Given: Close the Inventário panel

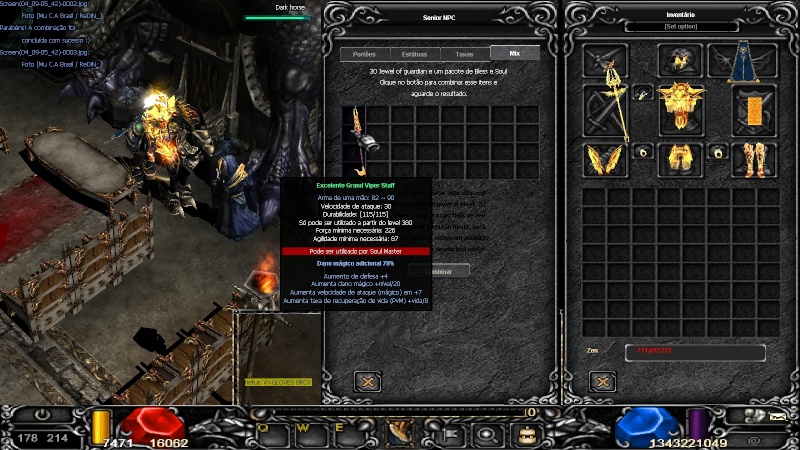Looking at the screenshot, I should [x=601, y=381].
